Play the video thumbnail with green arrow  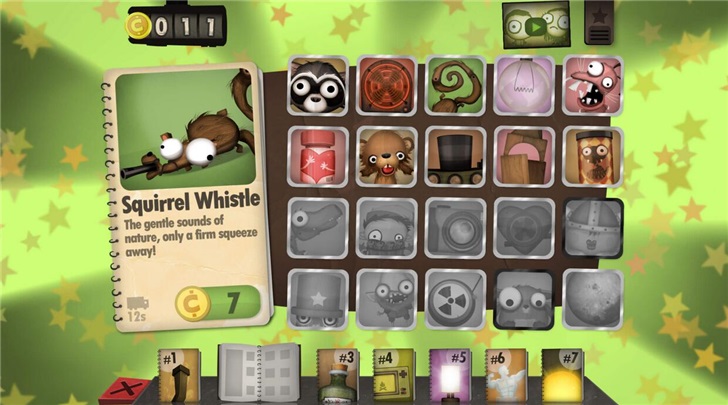pos(537,26)
